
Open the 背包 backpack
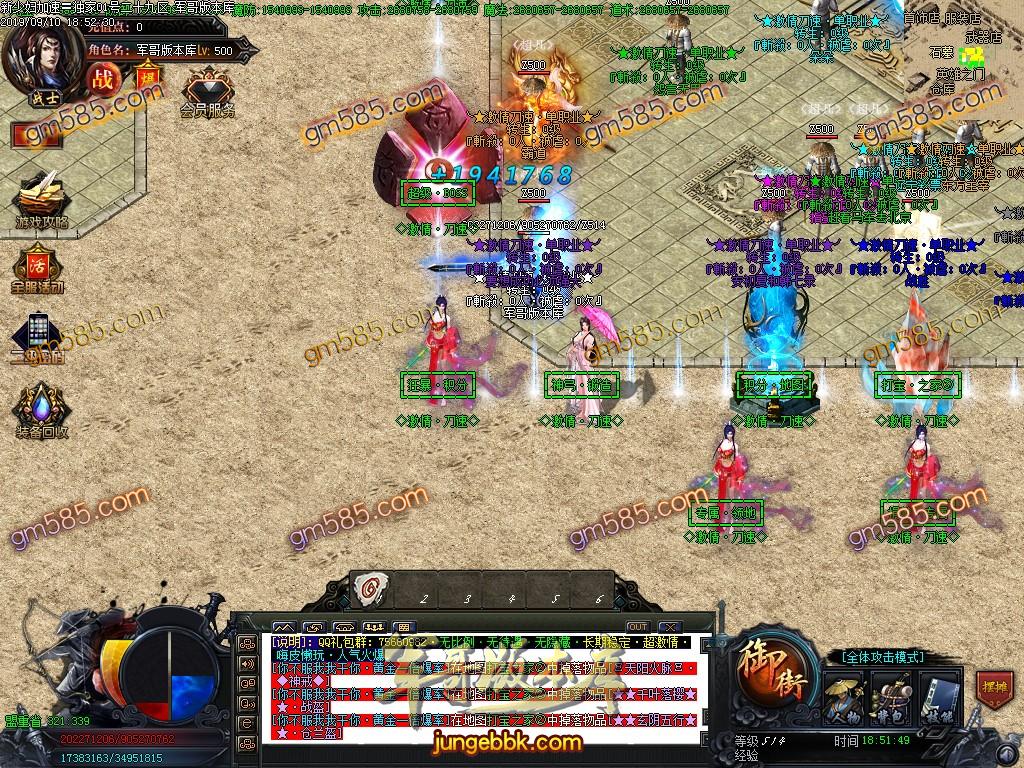[x=888, y=693]
